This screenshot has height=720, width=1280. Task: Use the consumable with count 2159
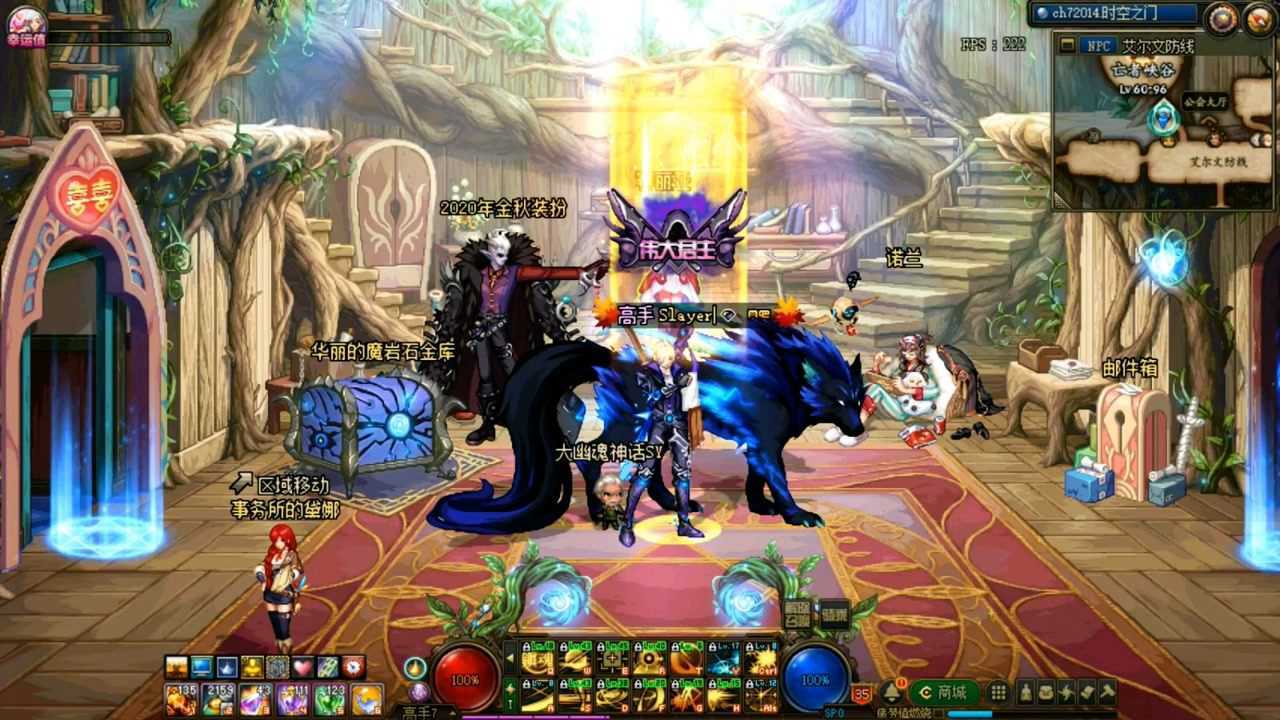coord(217,699)
